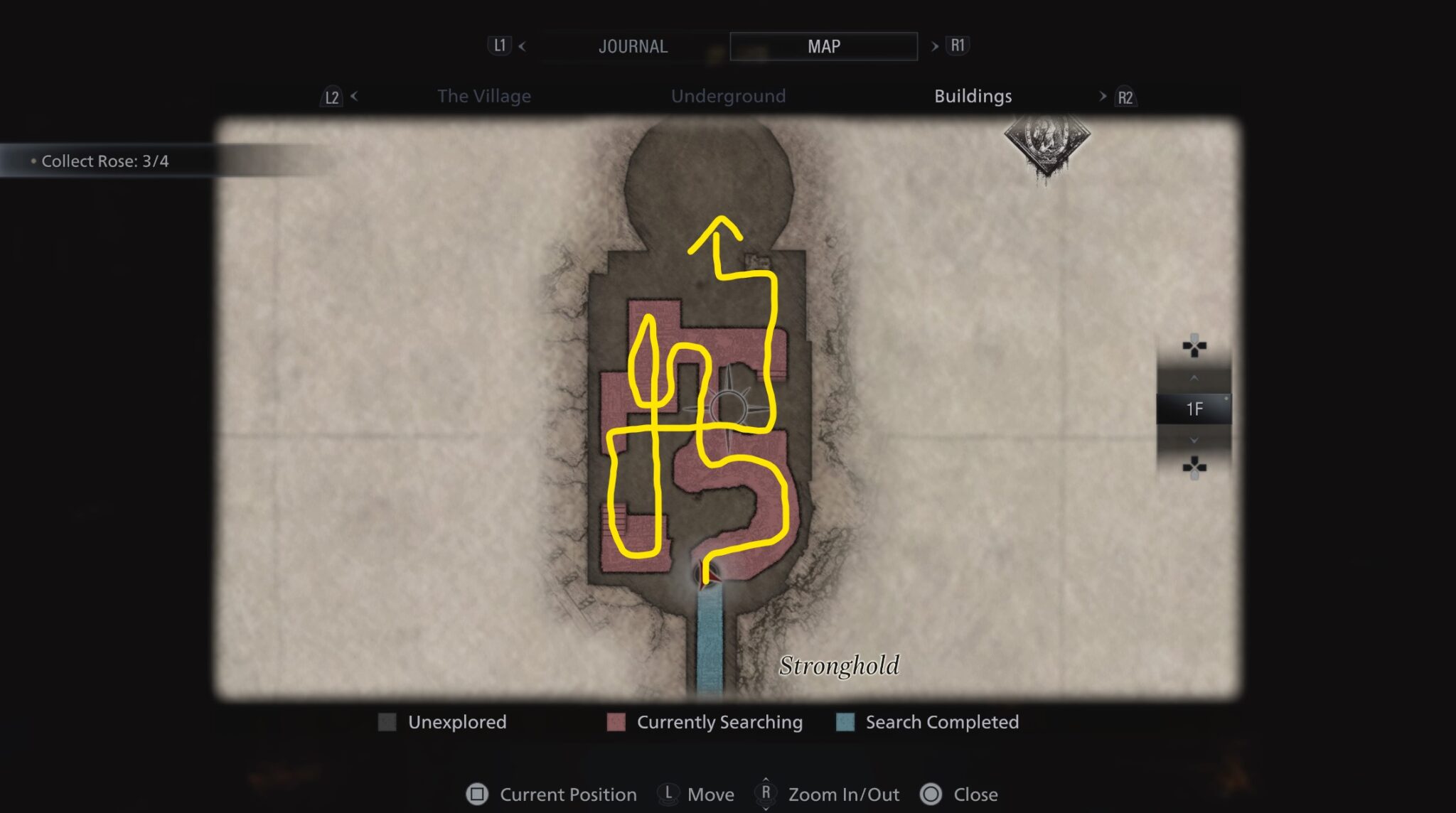Switch to the Underground map area
The width and height of the screenshot is (1456, 813).
point(728,96)
